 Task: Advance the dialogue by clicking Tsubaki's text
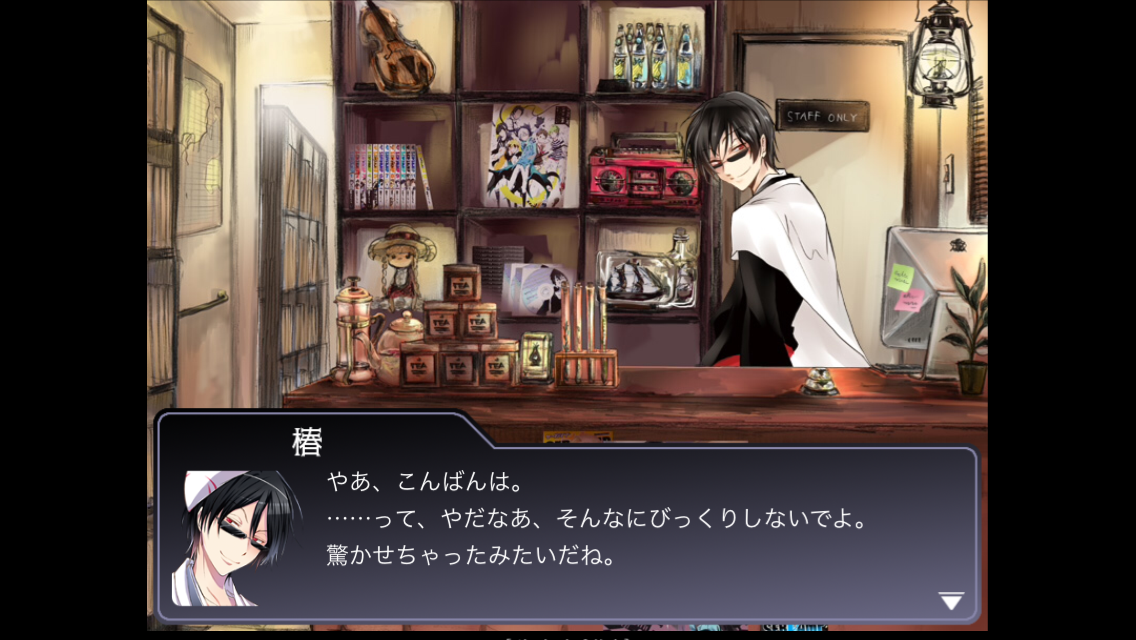pos(594,520)
